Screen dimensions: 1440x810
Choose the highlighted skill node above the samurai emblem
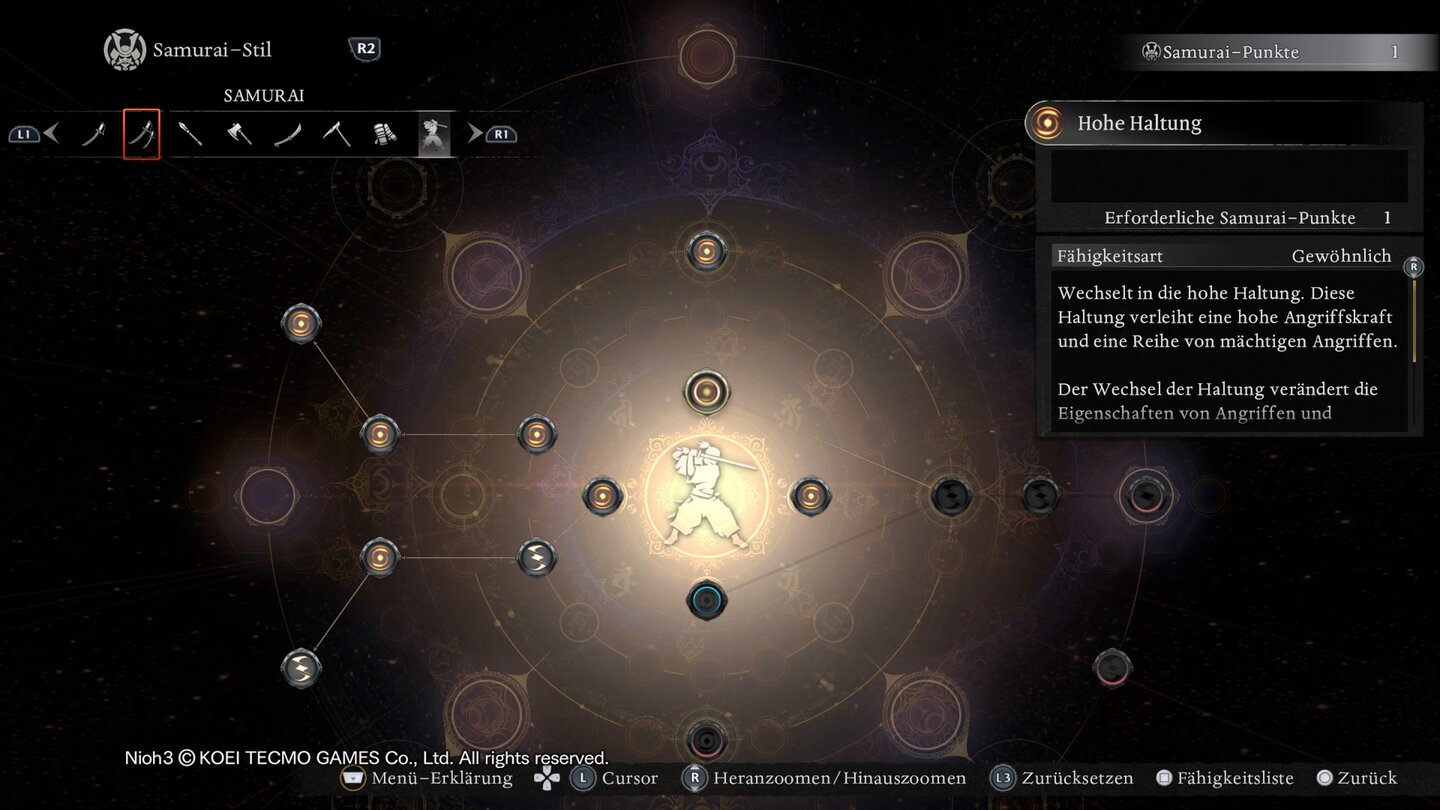tap(706, 391)
